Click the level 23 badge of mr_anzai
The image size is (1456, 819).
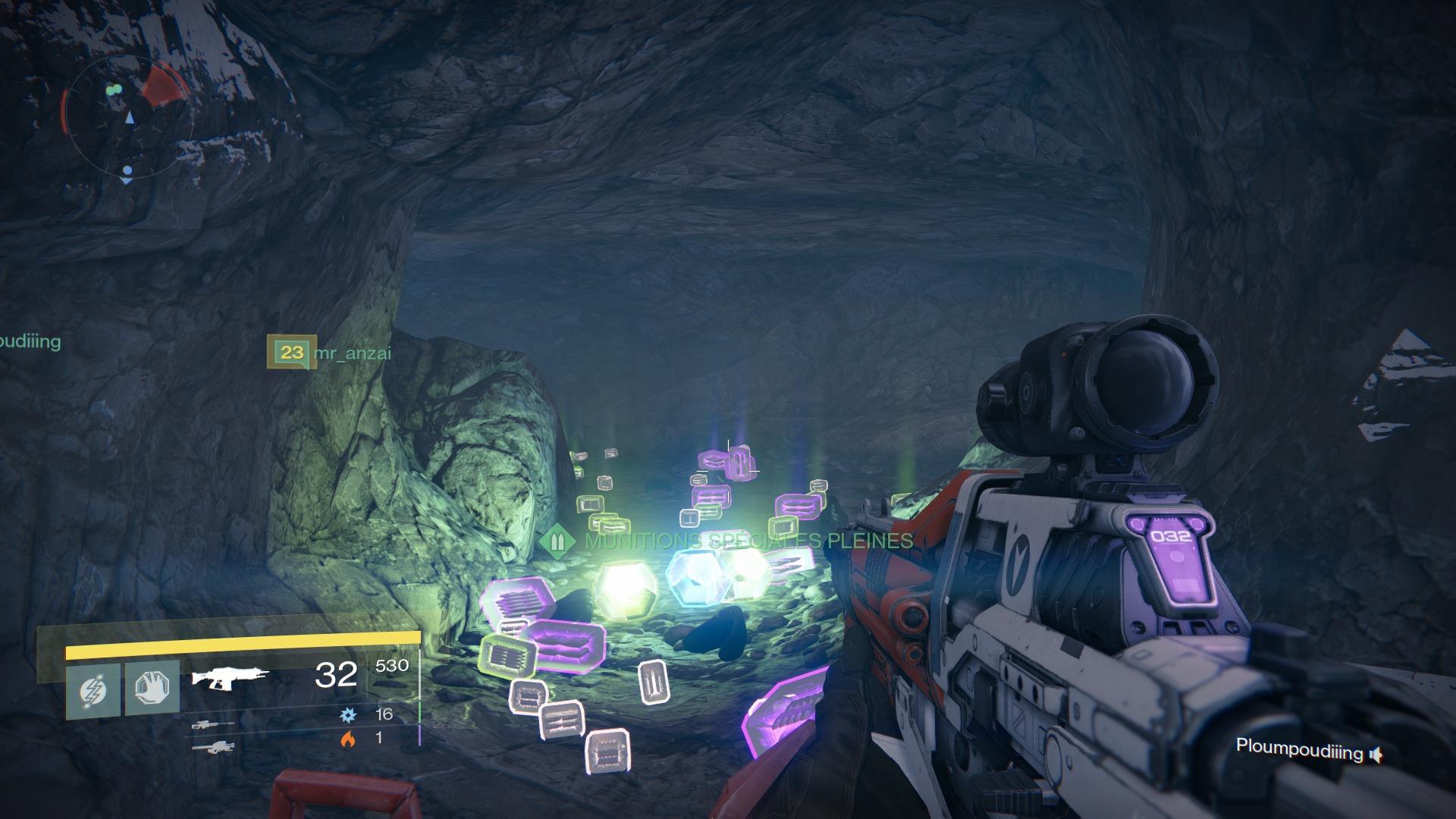click(x=291, y=352)
